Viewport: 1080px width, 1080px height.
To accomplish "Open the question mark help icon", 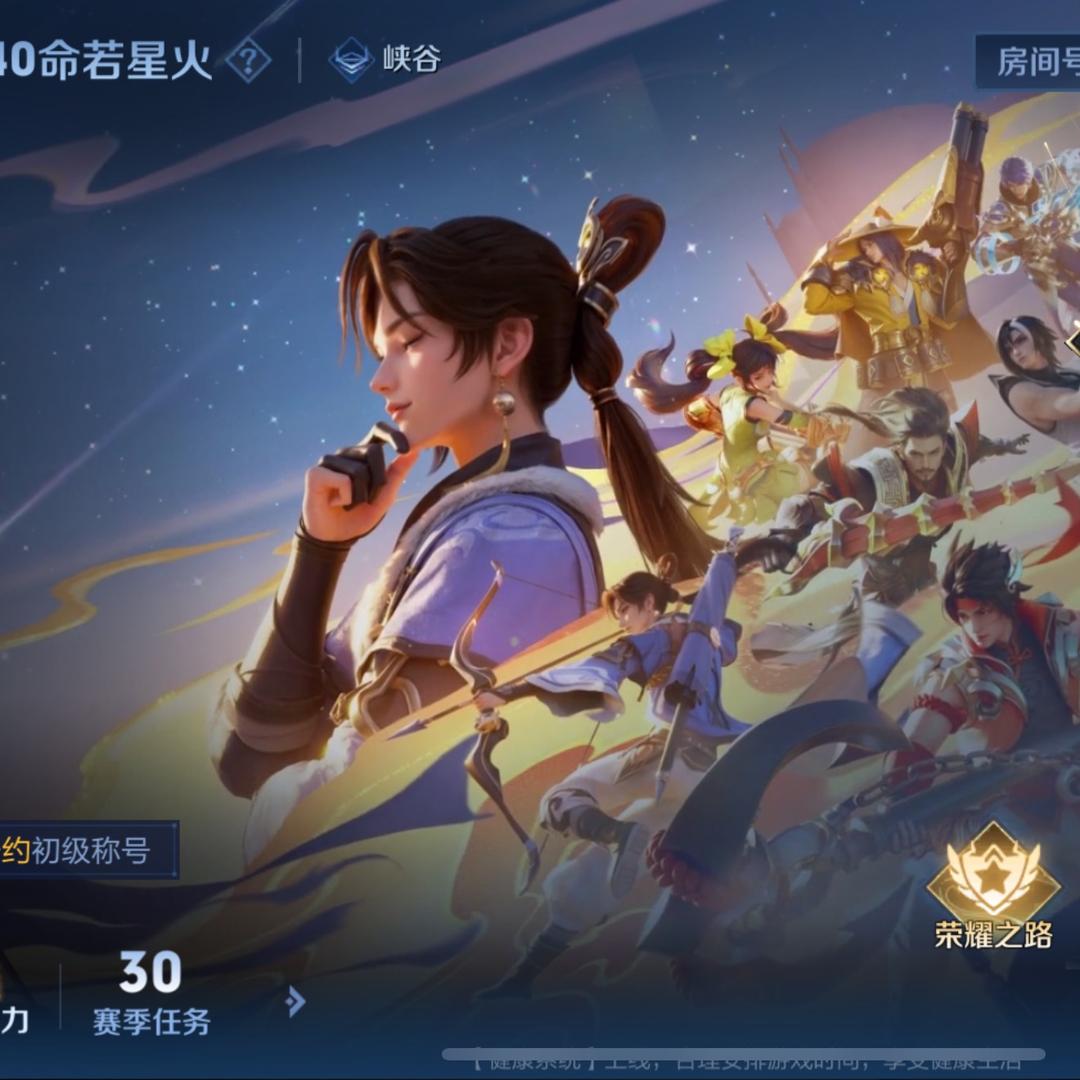I will [248, 62].
